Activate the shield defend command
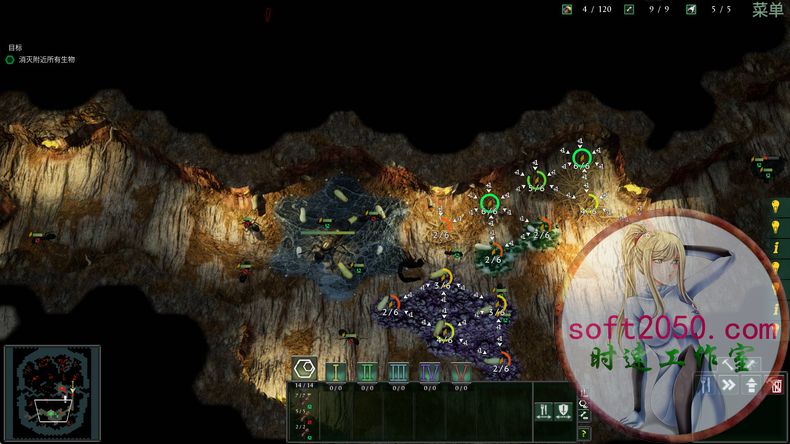Viewport: 790px width, 444px height. pos(563,409)
